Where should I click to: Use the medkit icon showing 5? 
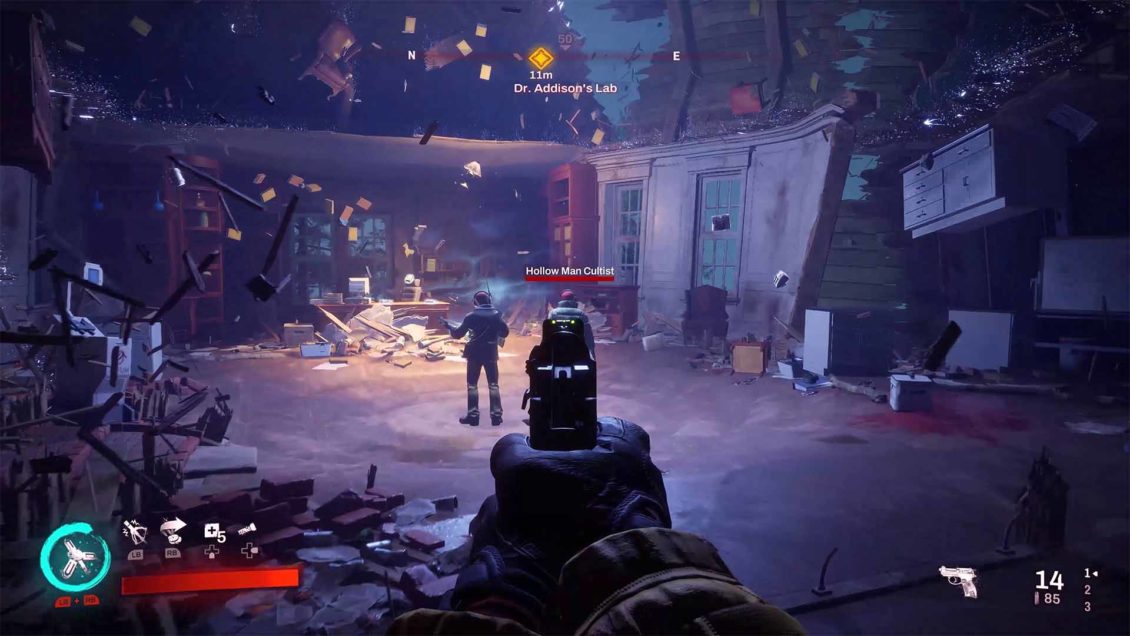pos(213,533)
